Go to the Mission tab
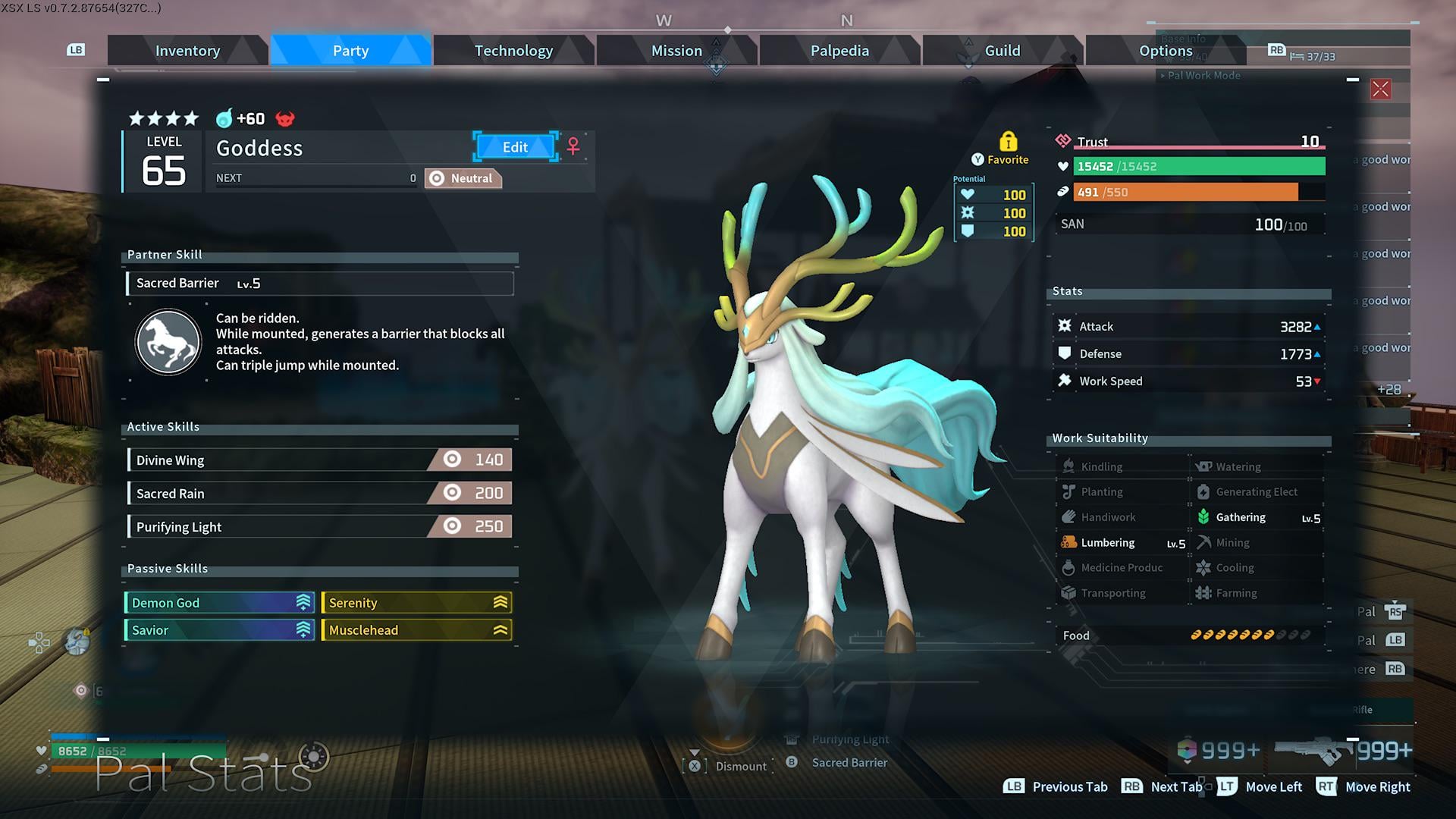The height and width of the screenshot is (819, 1456). pyautogui.click(x=676, y=51)
